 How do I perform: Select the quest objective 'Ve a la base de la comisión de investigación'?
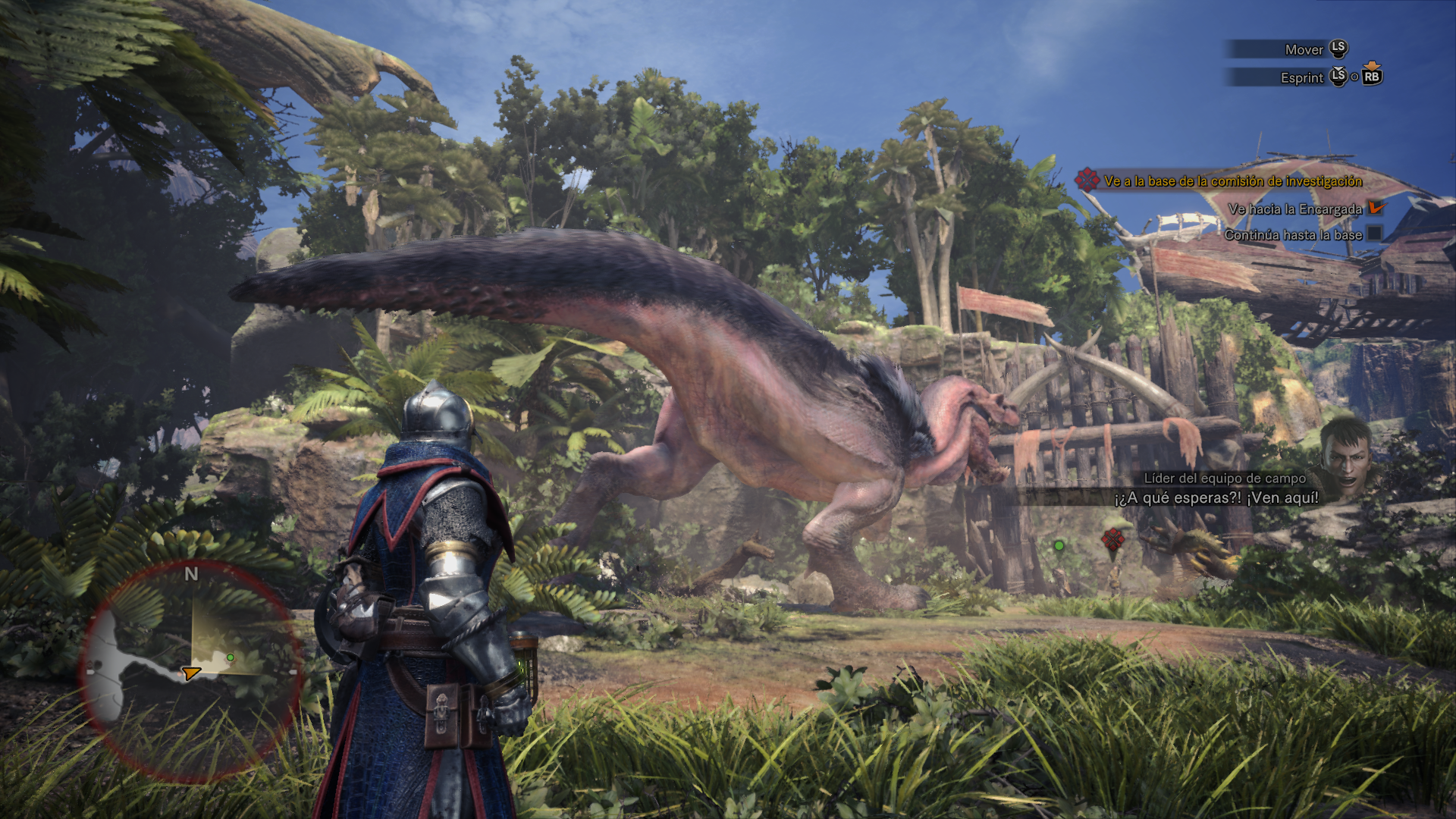point(1232,181)
